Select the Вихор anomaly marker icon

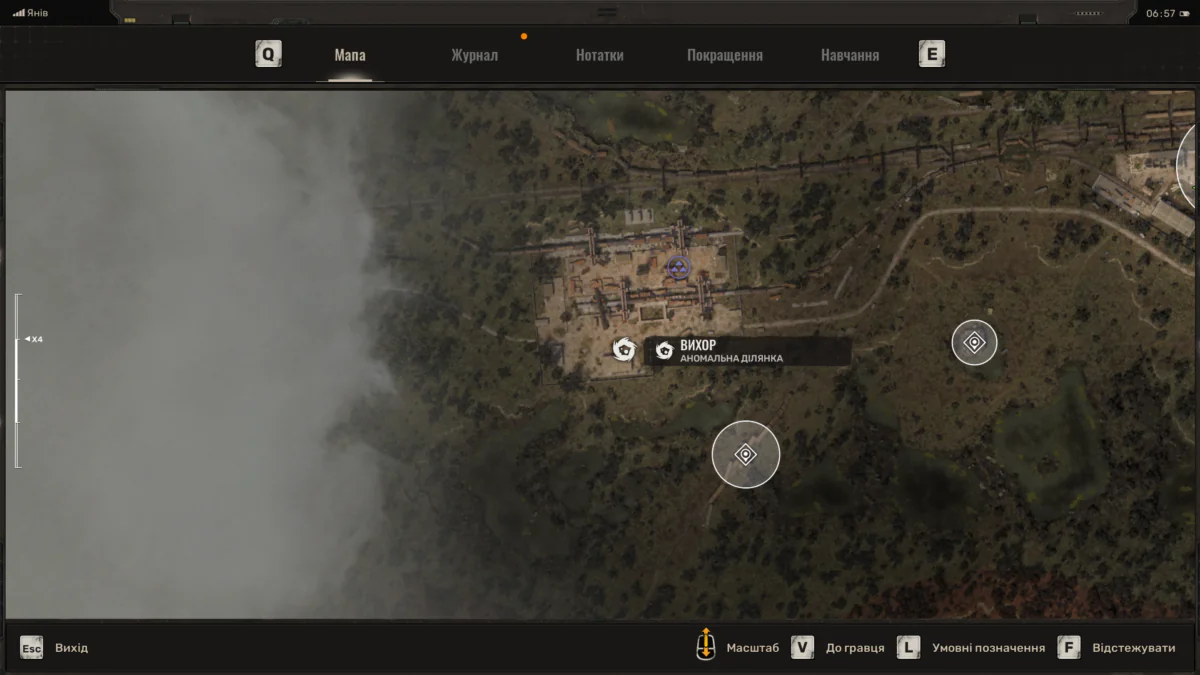[x=625, y=349]
